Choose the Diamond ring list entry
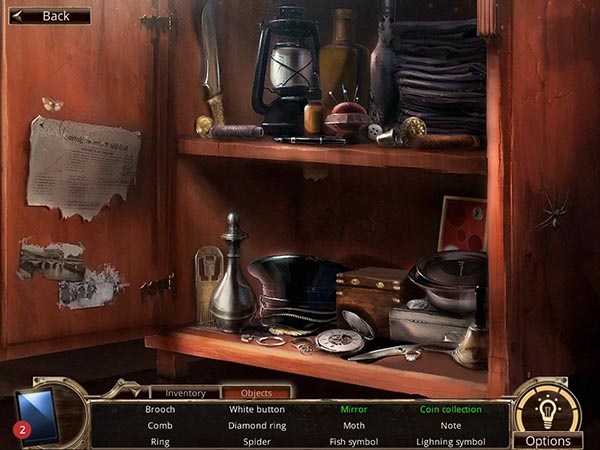Image resolution: width=600 pixels, height=450 pixels. point(257,425)
